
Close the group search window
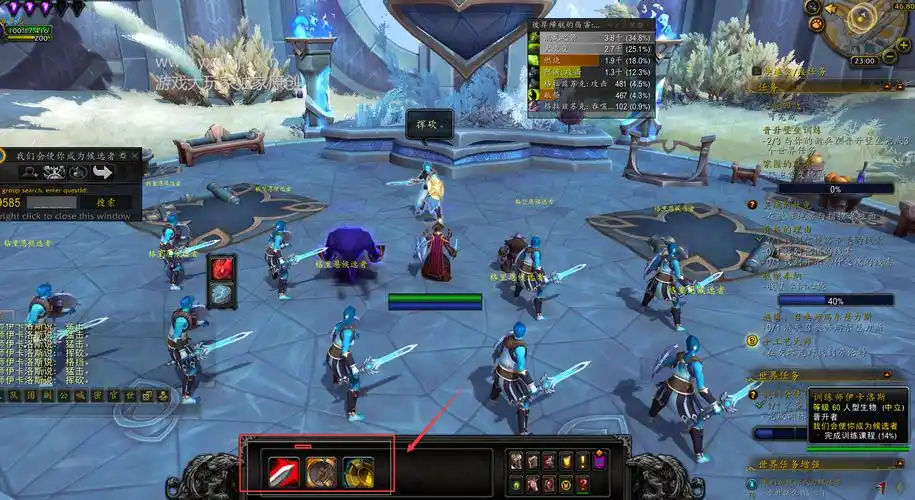click(148, 156)
